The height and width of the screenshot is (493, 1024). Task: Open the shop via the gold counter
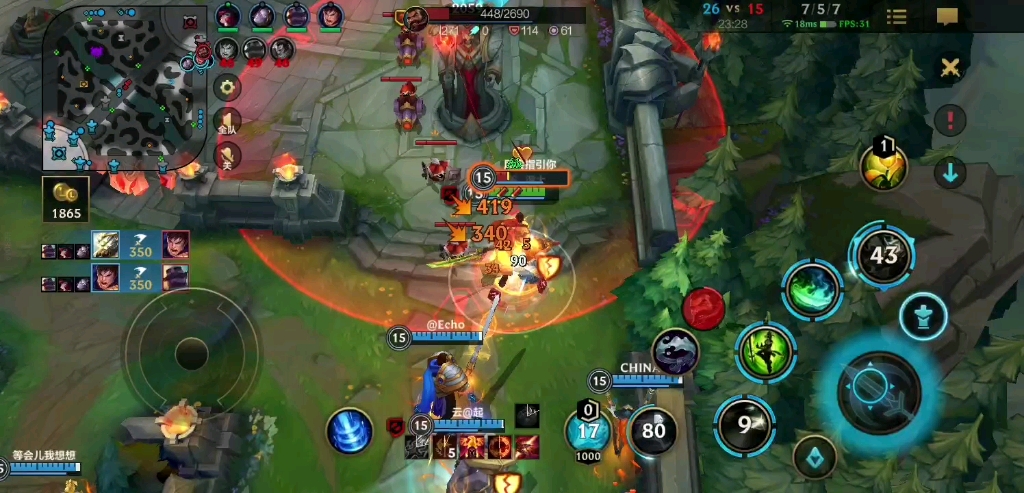point(66,199)
